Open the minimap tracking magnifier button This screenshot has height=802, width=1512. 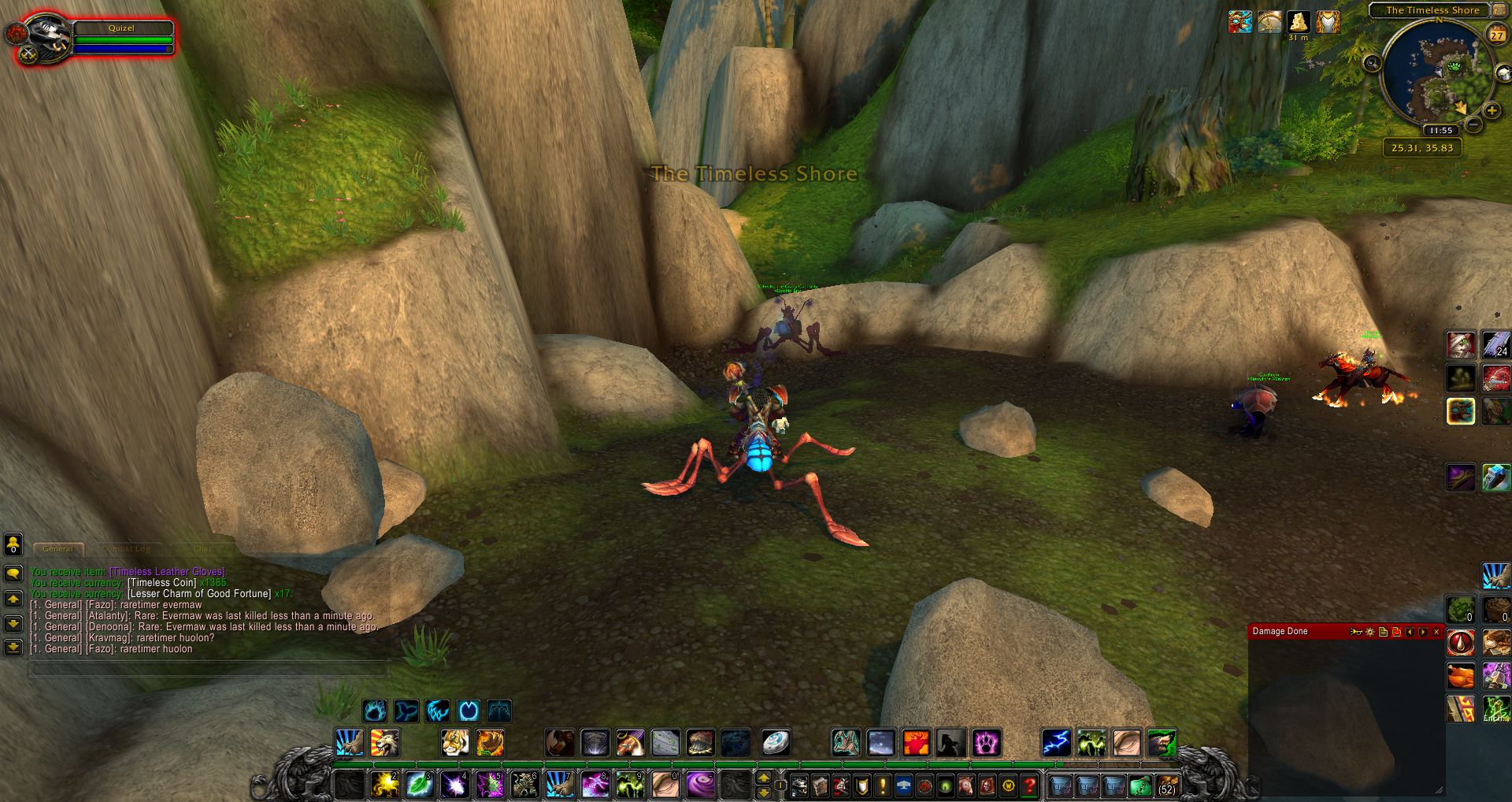[1372, 63]
